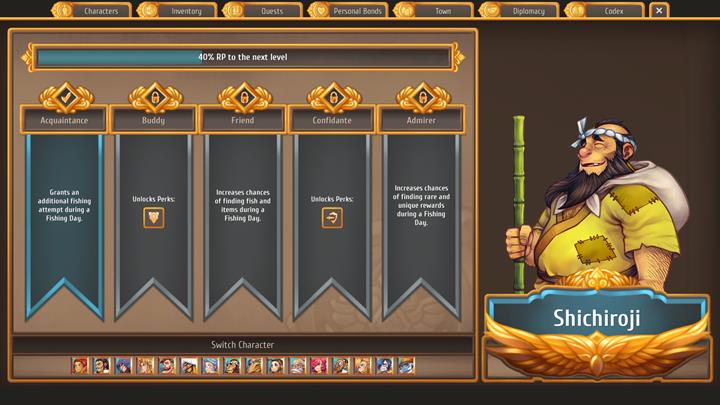Pick the Admirer bond level
The height and width of the screenshot is (405, 720).
tap(421, 120)
